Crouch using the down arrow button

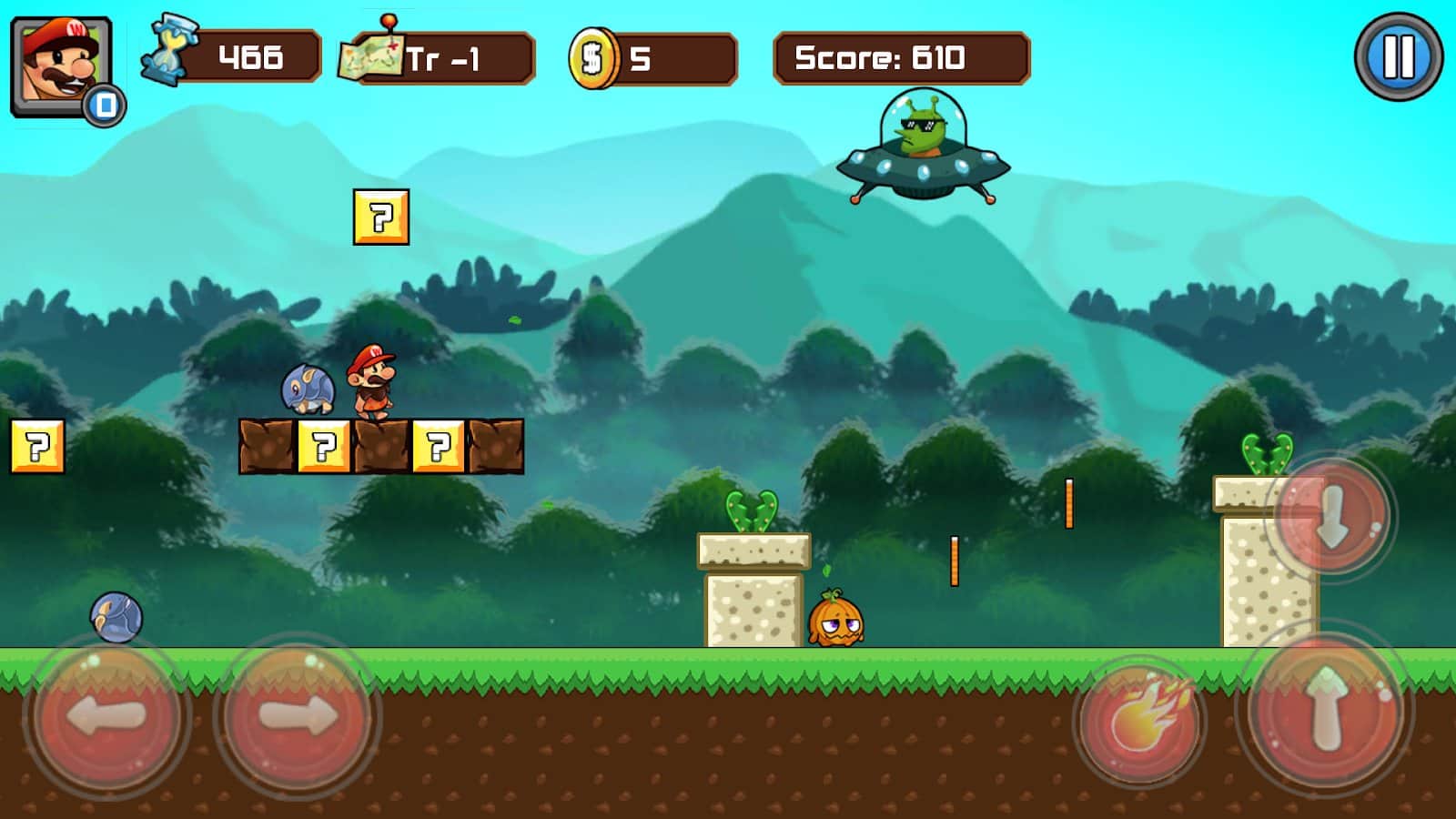pos(1330,517)
